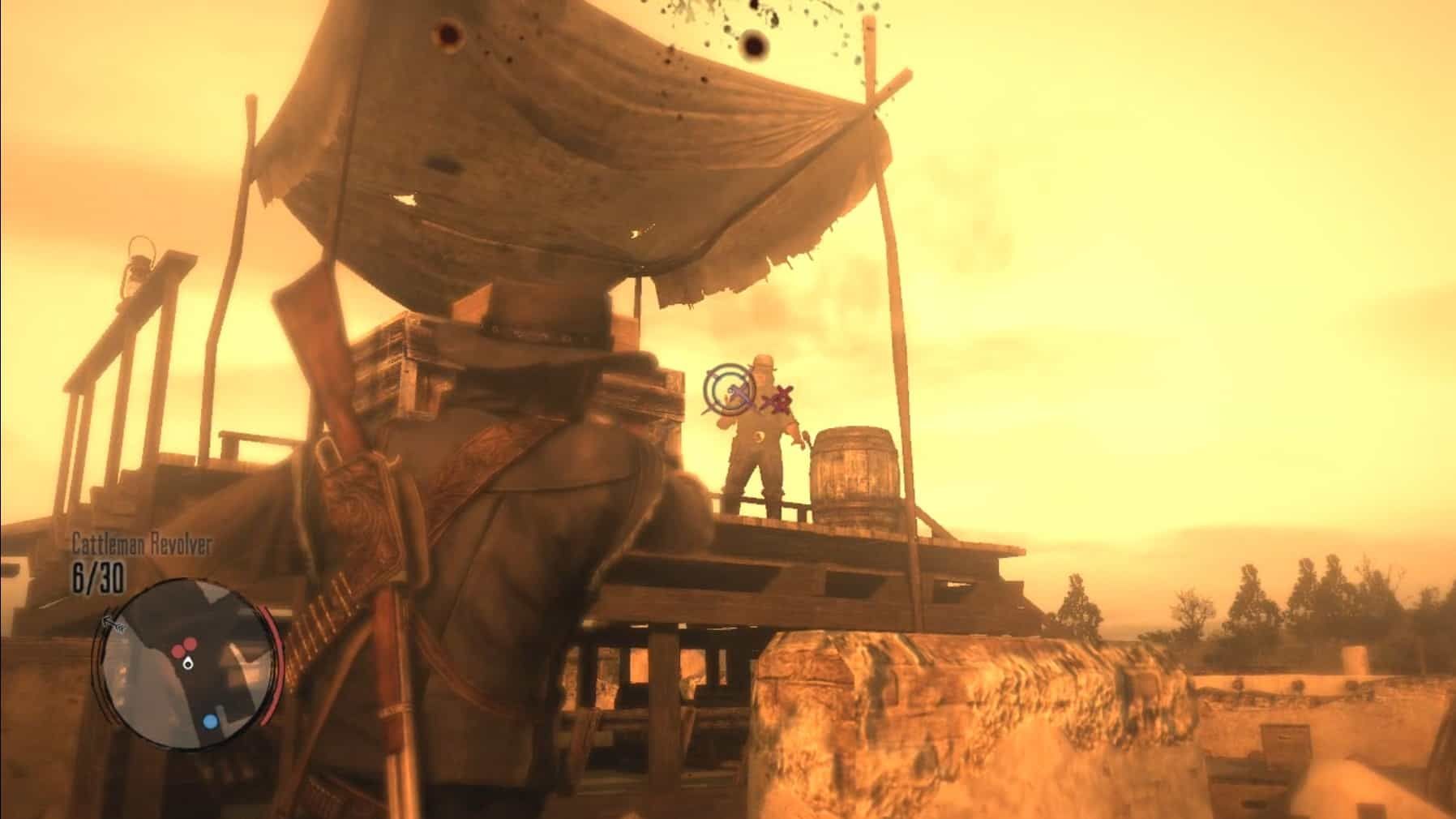
Task: Click the lower red enemy dot on the minimap
Action: pos(178,650)
